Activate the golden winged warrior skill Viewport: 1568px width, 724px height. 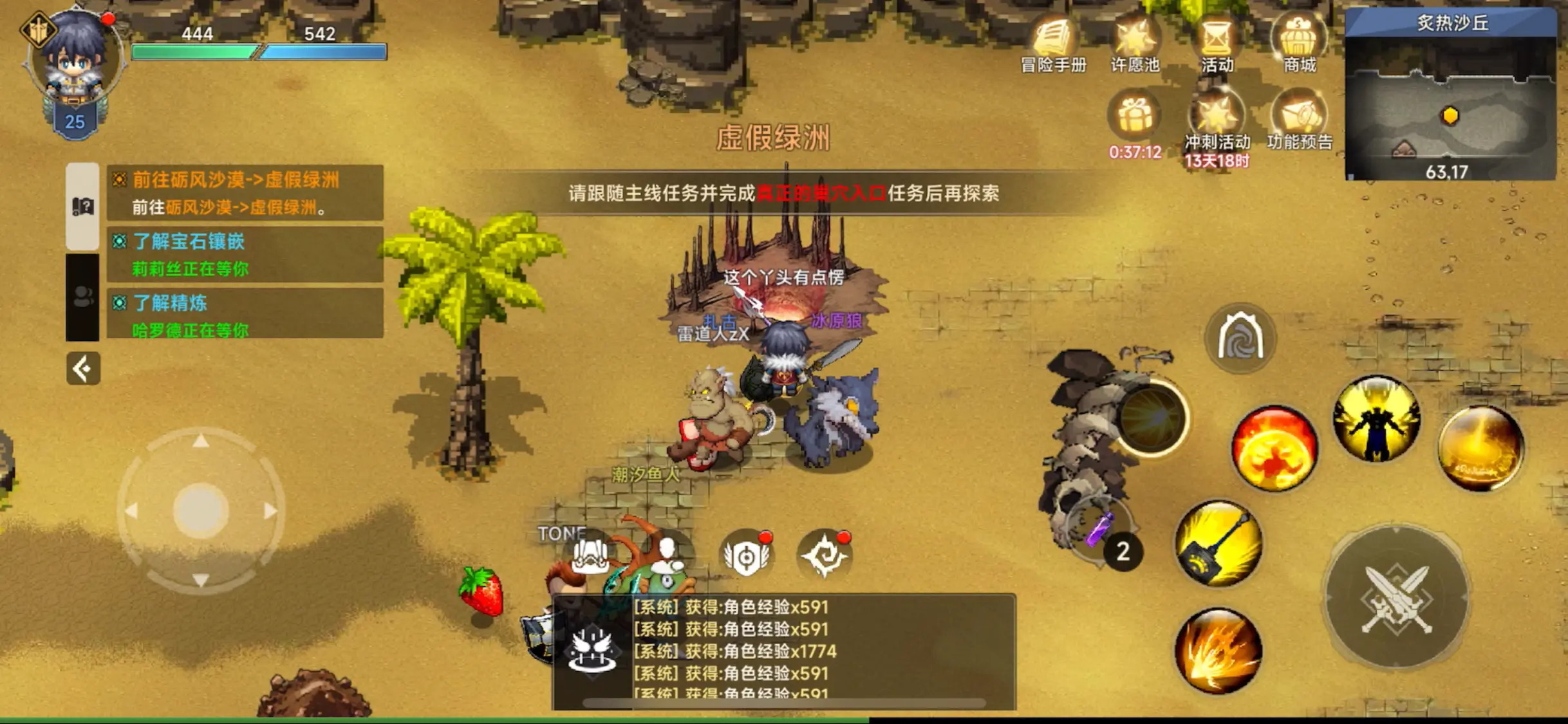point(1376,420)
